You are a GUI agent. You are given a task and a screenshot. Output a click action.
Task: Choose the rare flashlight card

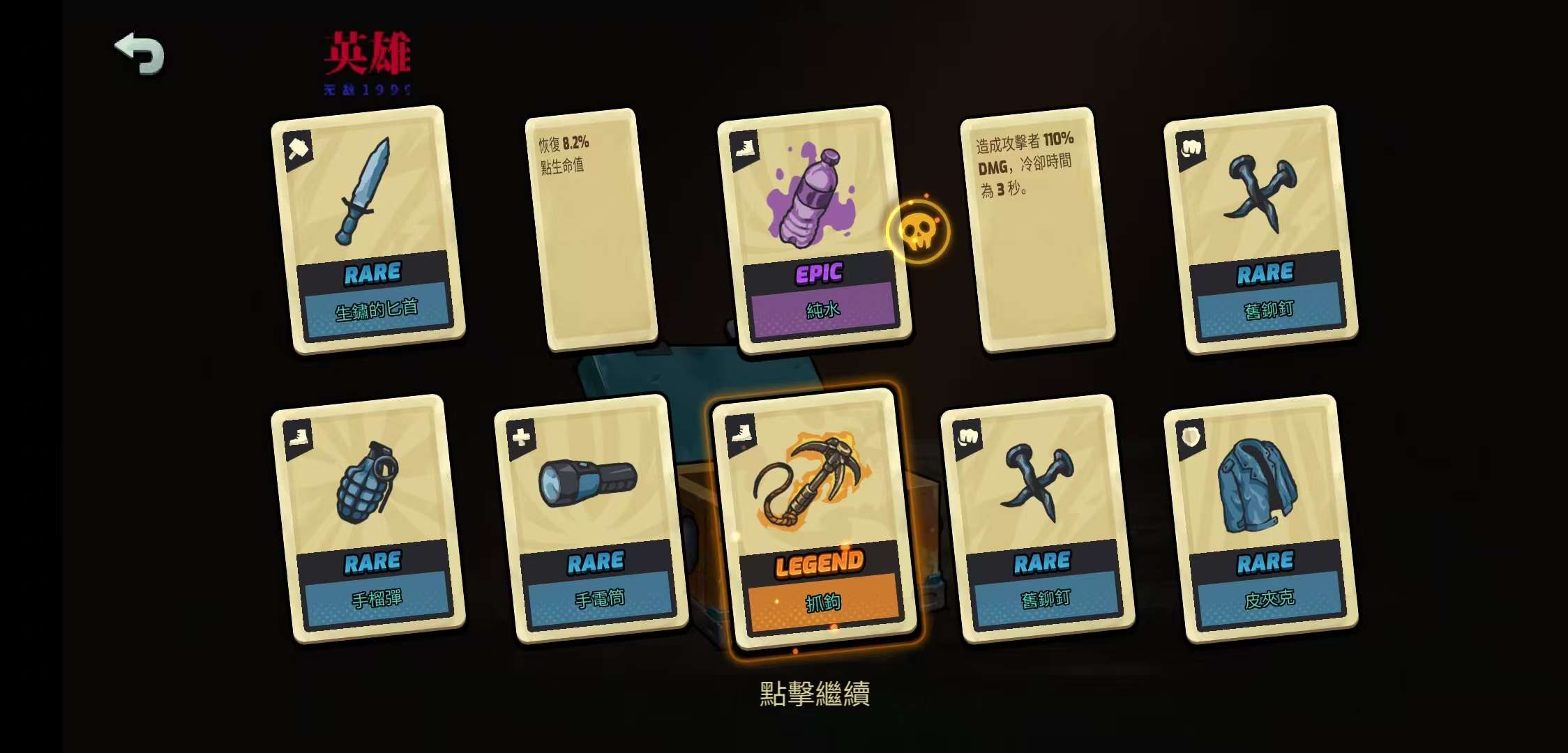point(591,519)
